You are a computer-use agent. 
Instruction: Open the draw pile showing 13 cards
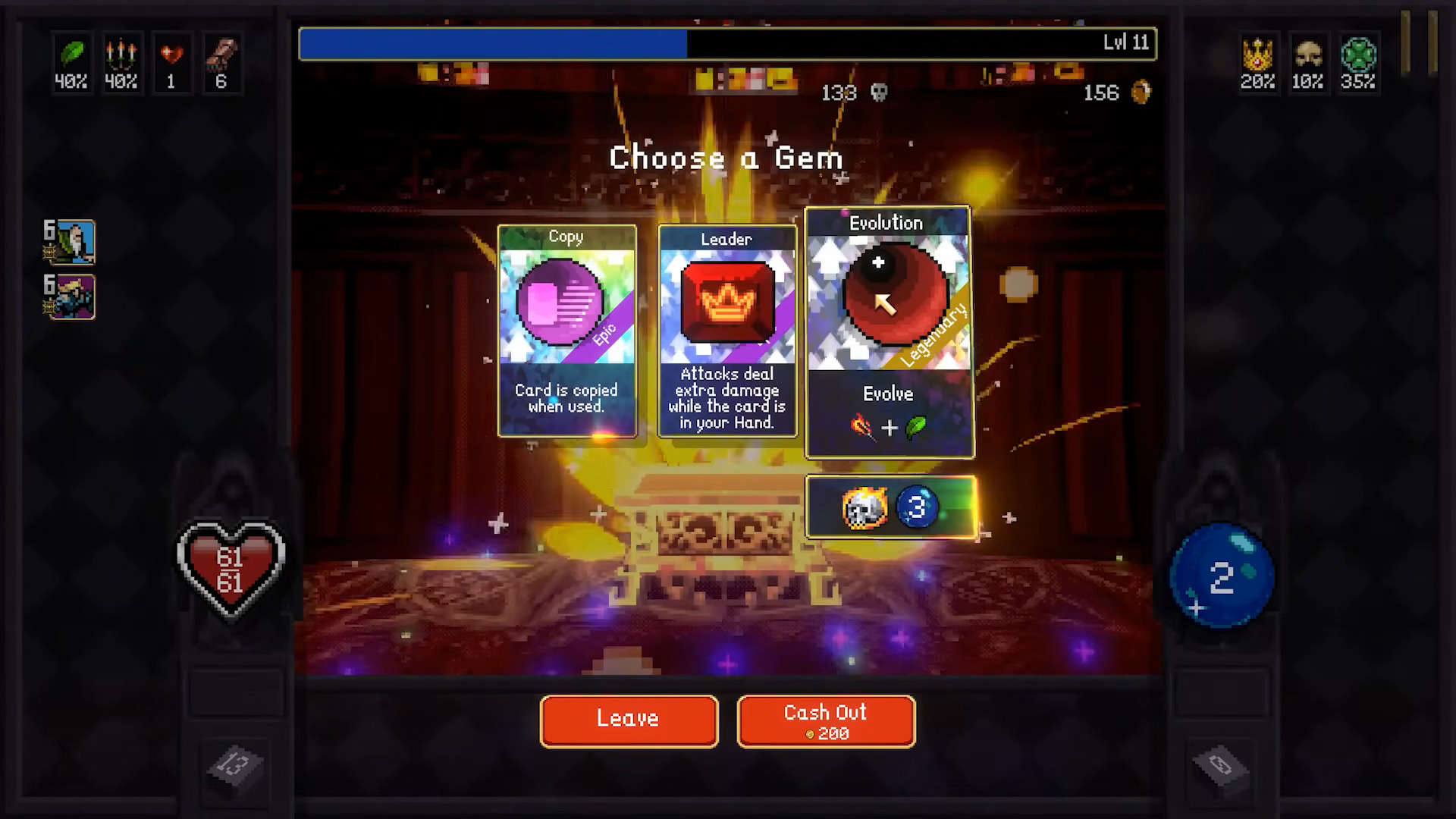click(x=234, y=765)
